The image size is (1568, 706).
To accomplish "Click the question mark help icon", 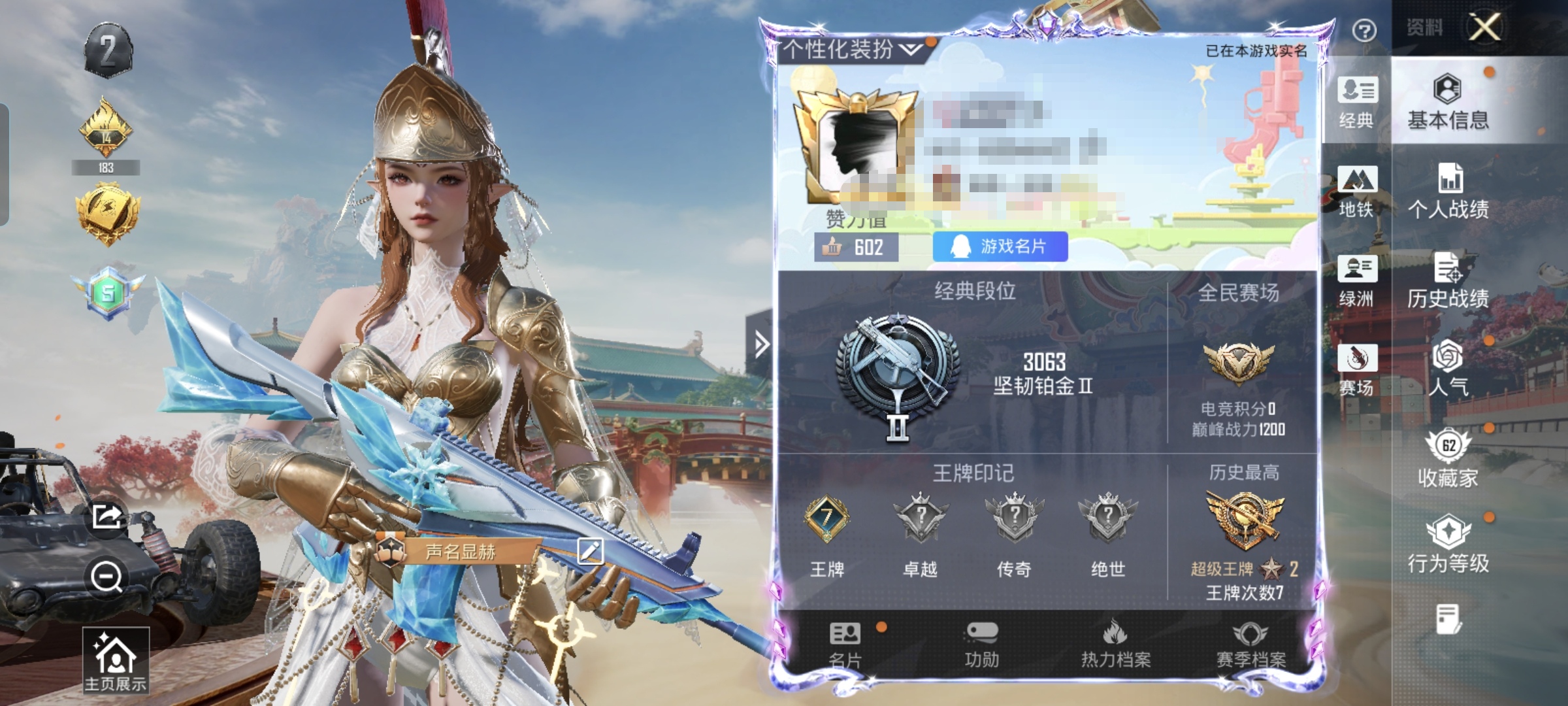I will [x=1364, y=30].
